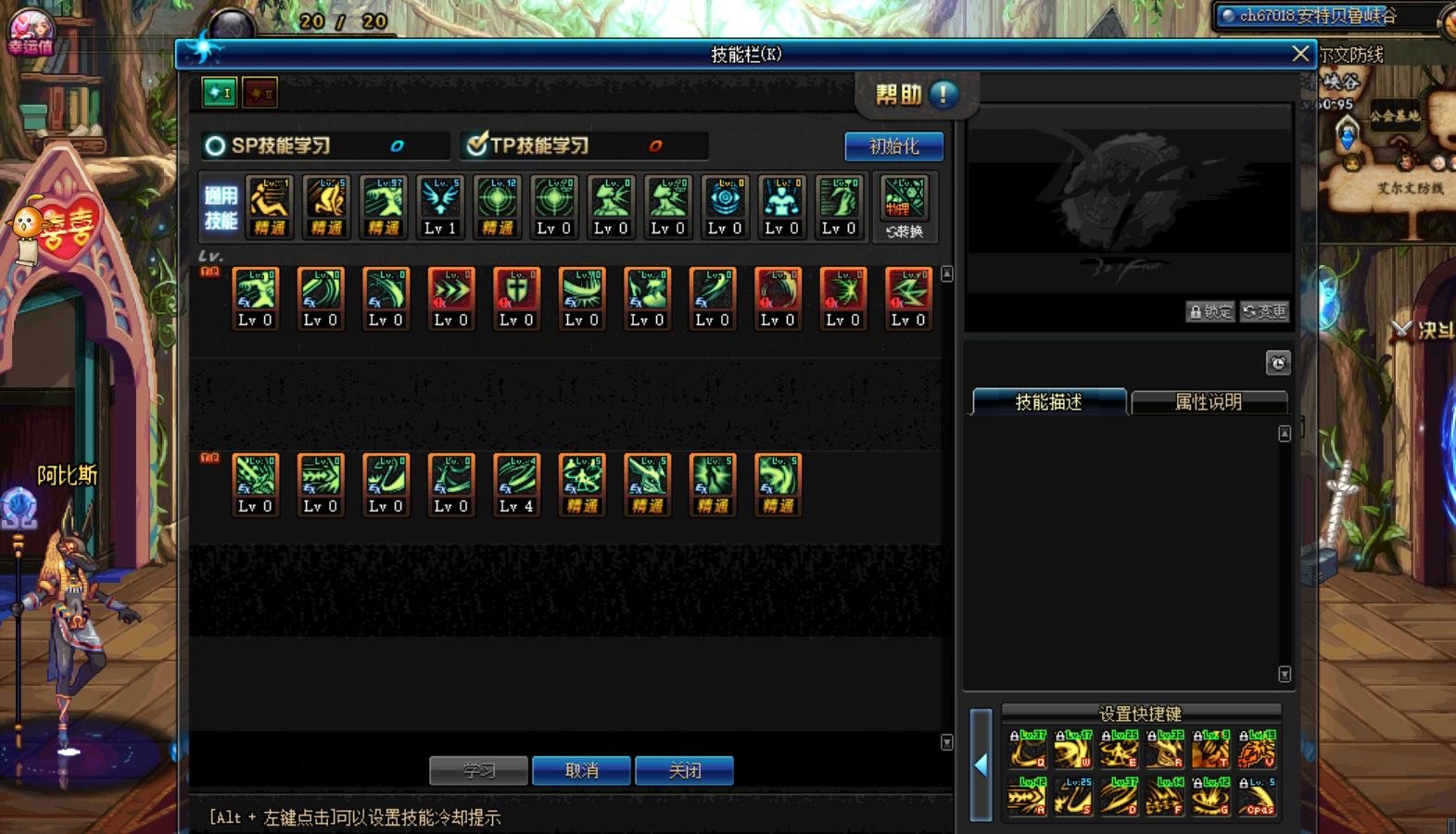
Task: Click the 锁定 lock button
Action: (1210, 311)
